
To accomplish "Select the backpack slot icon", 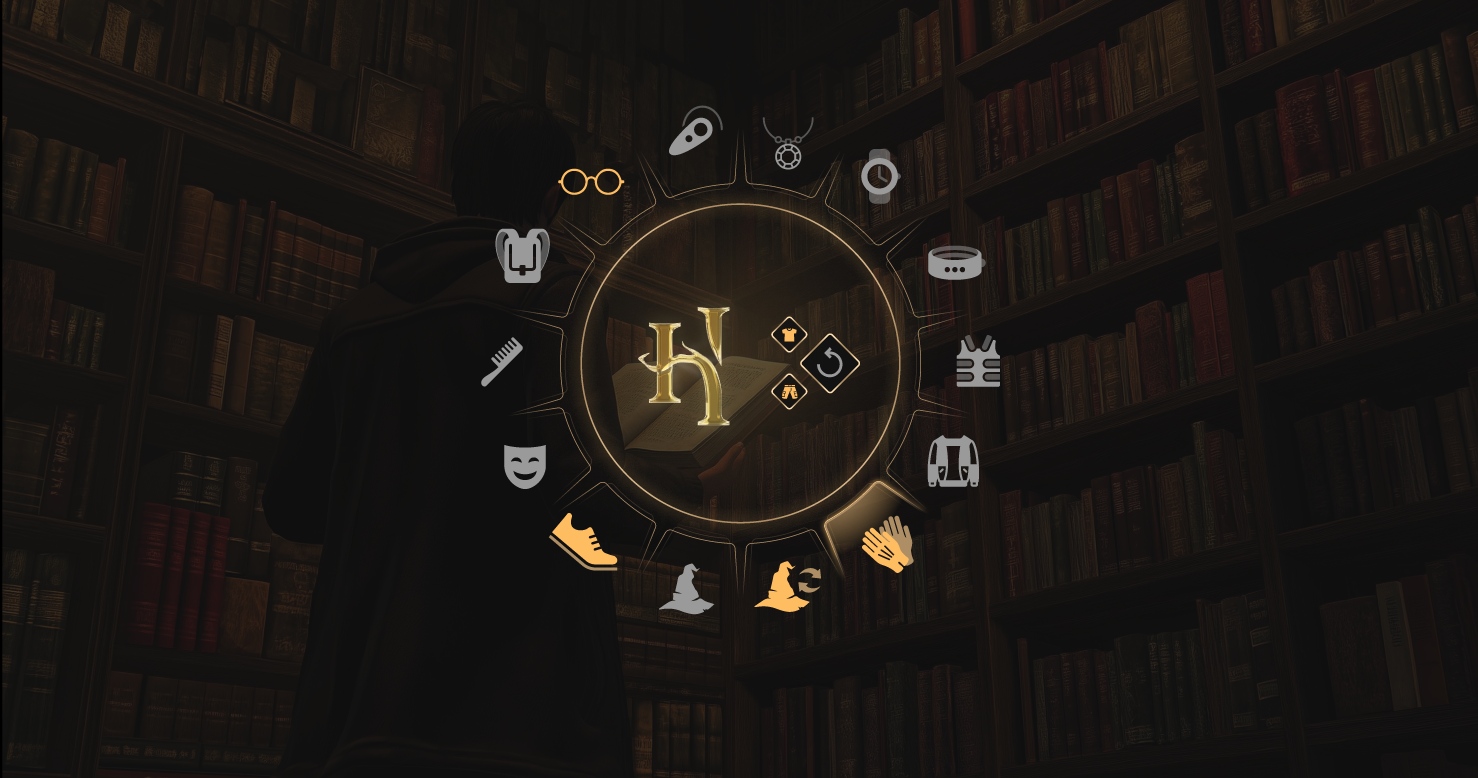I will [x=524, y=257].
